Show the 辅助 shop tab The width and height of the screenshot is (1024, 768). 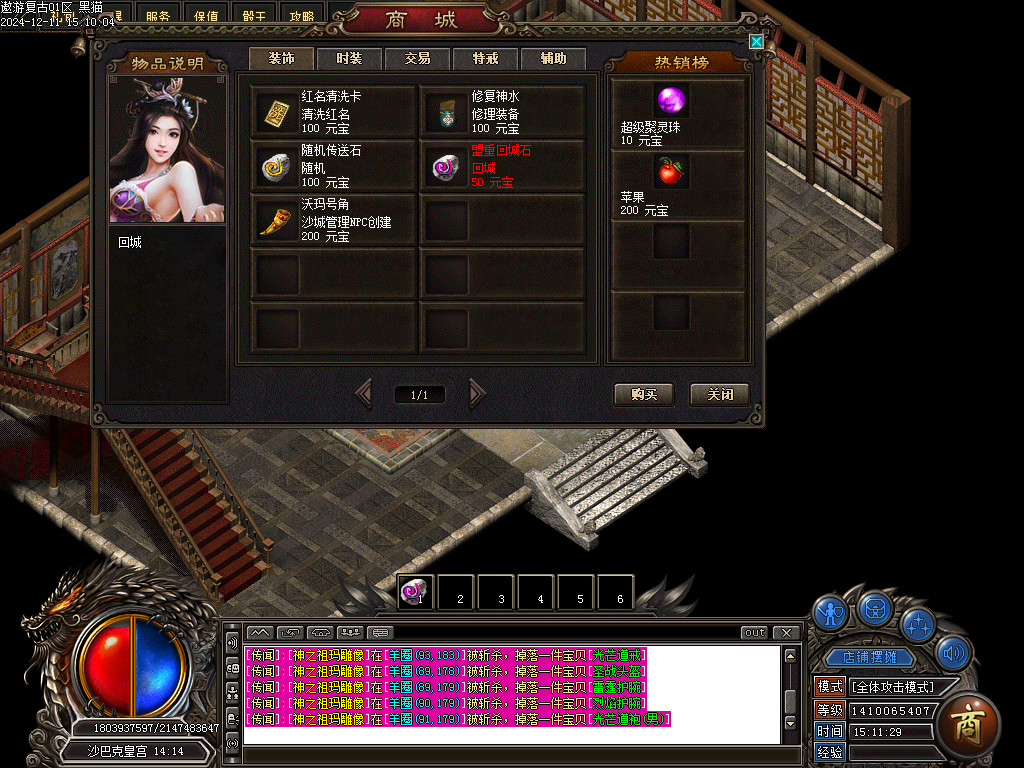click(x=553, y=59)
